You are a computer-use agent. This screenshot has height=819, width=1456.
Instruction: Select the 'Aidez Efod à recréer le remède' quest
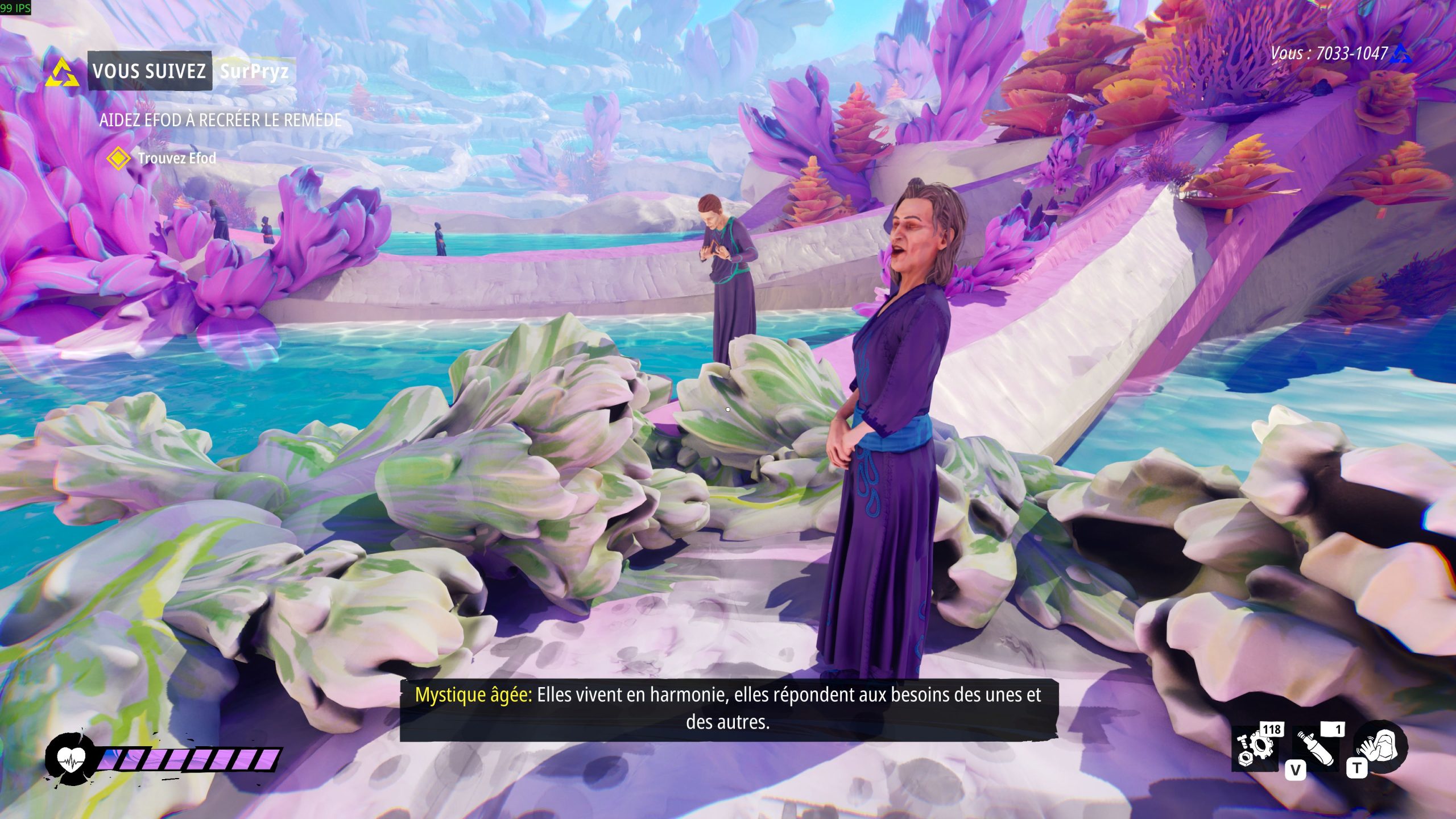[221, 120]
